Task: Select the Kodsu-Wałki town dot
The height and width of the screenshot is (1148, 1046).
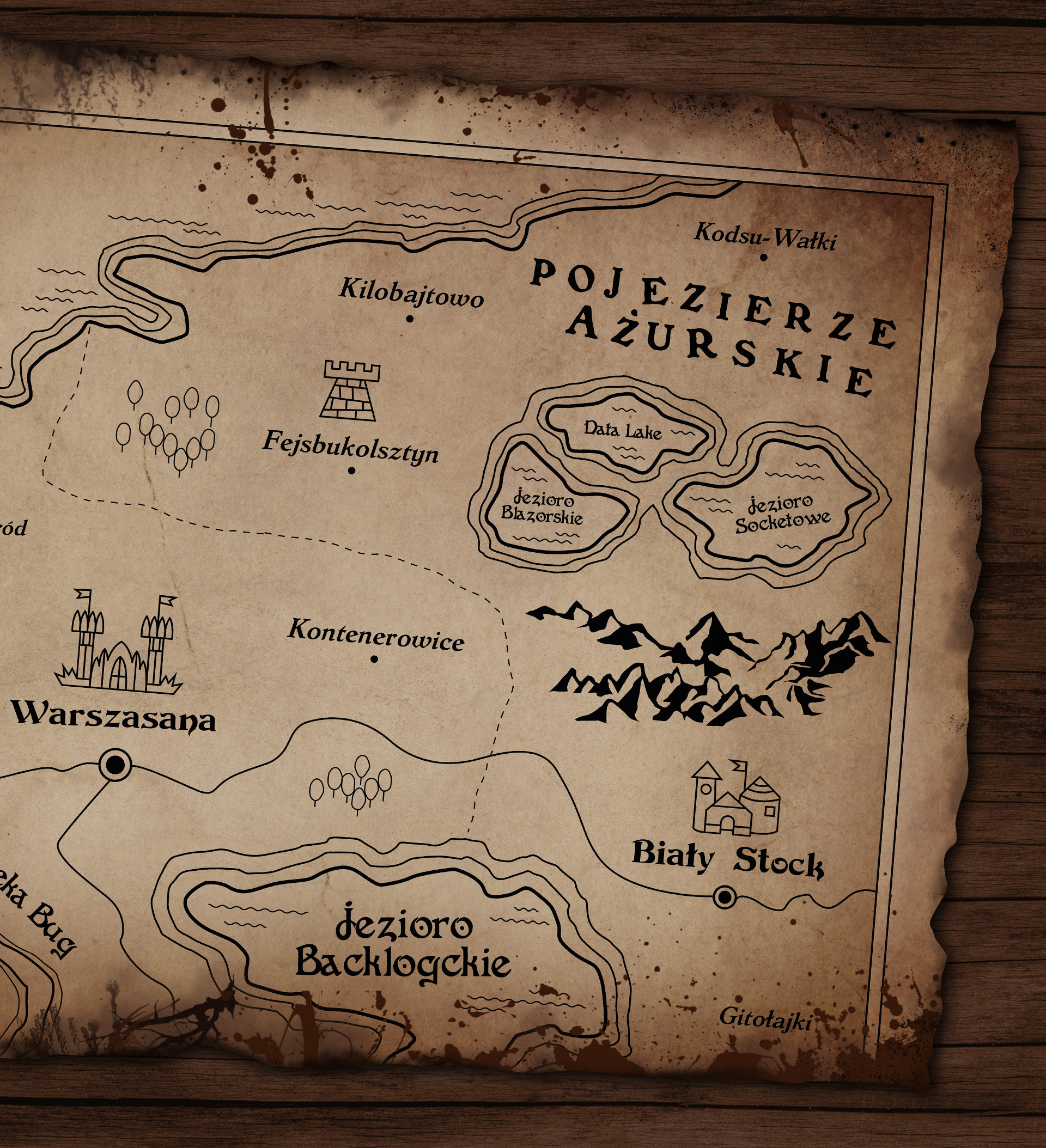Action: pyautogui.click(x=763, y=258)
